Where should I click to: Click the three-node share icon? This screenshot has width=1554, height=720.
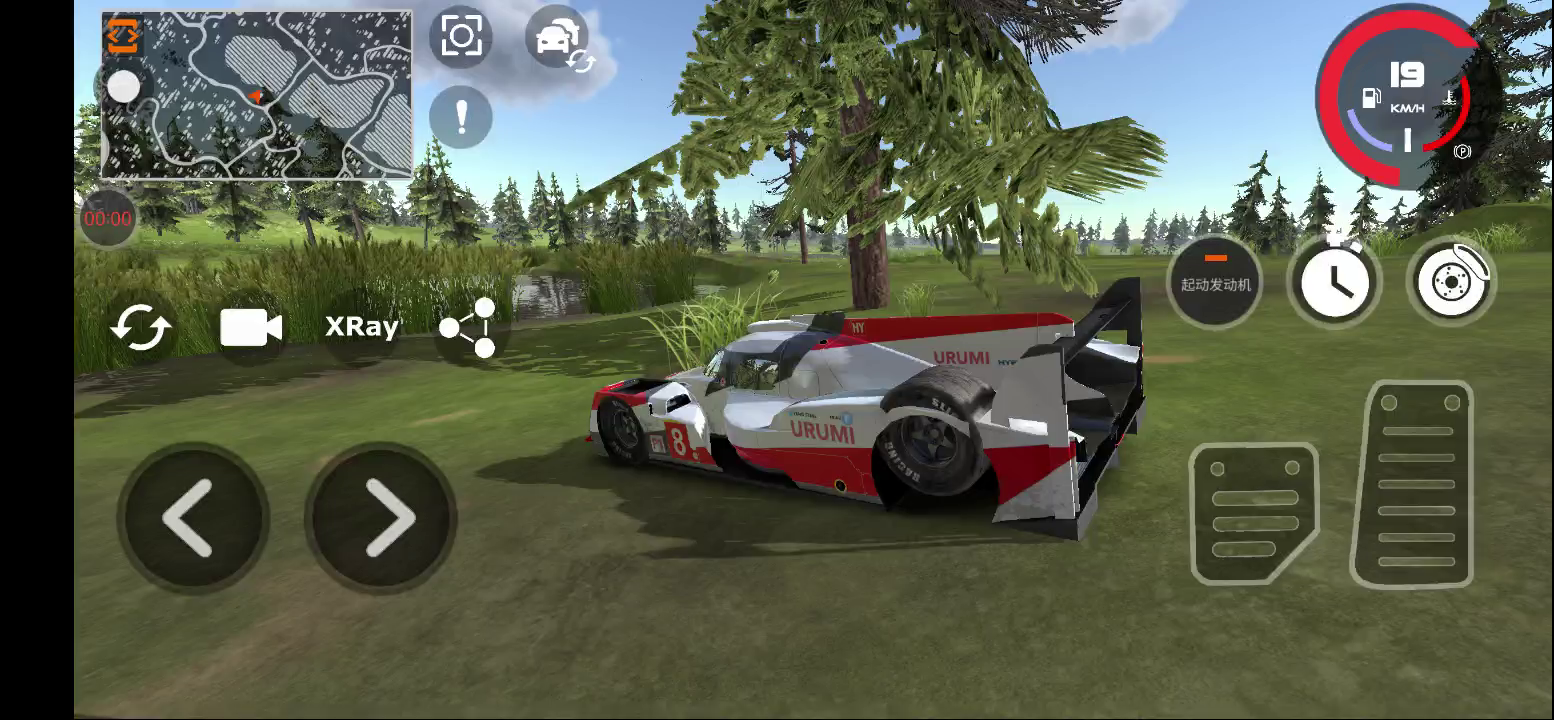click(468, 327)
